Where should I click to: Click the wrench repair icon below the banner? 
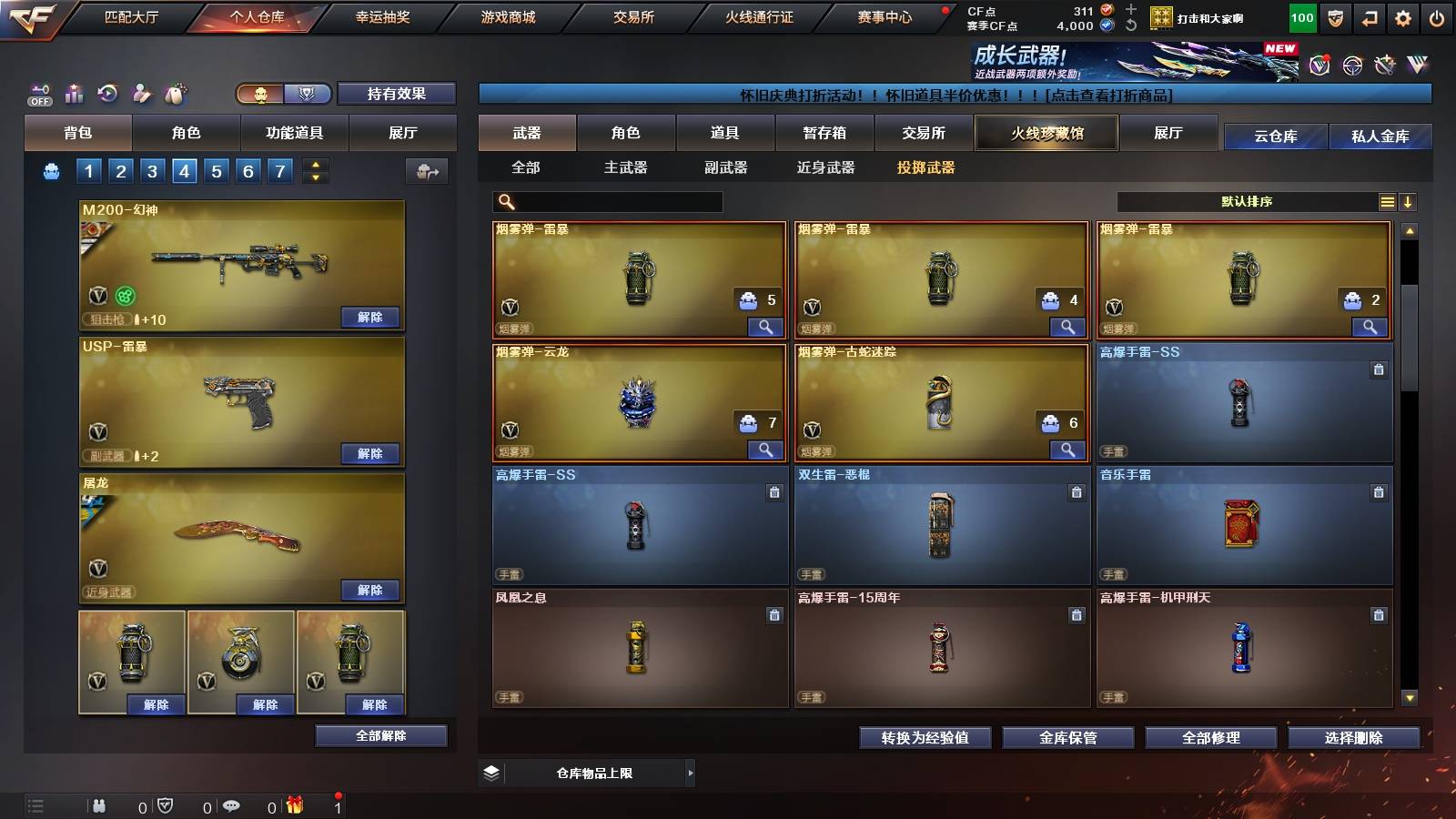click(1385, 65)
